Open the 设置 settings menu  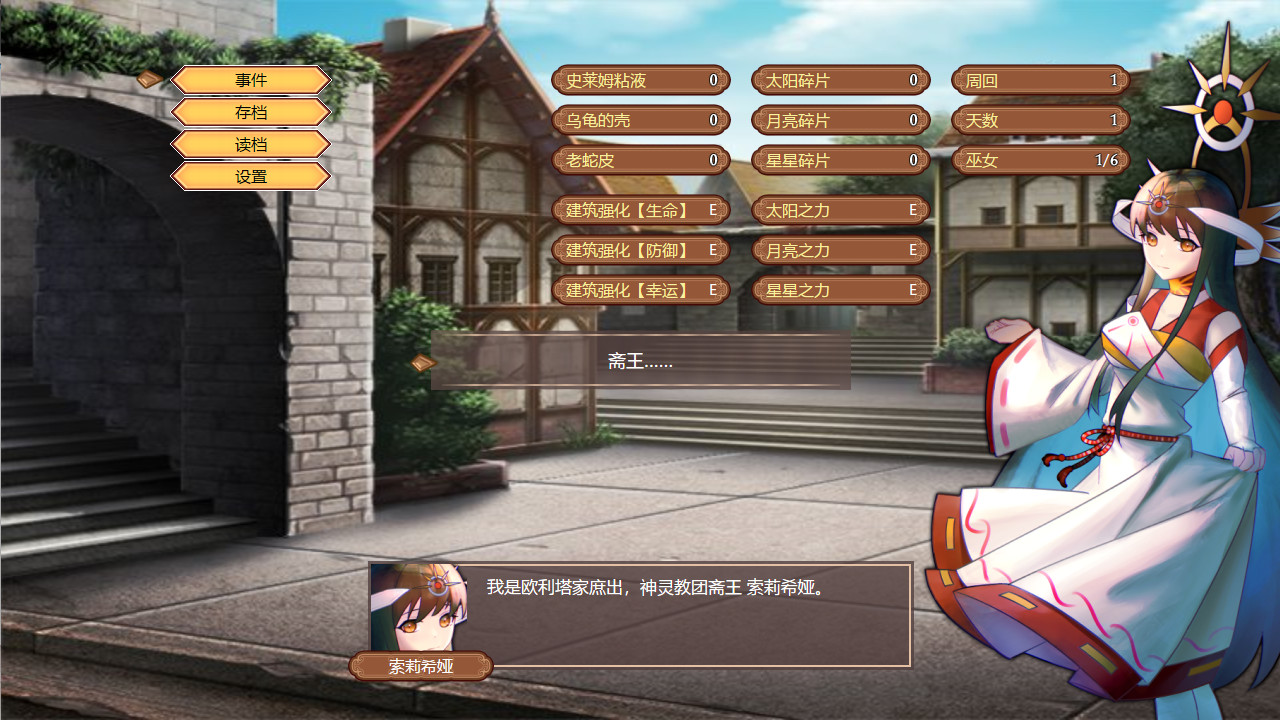click(250, 176)
